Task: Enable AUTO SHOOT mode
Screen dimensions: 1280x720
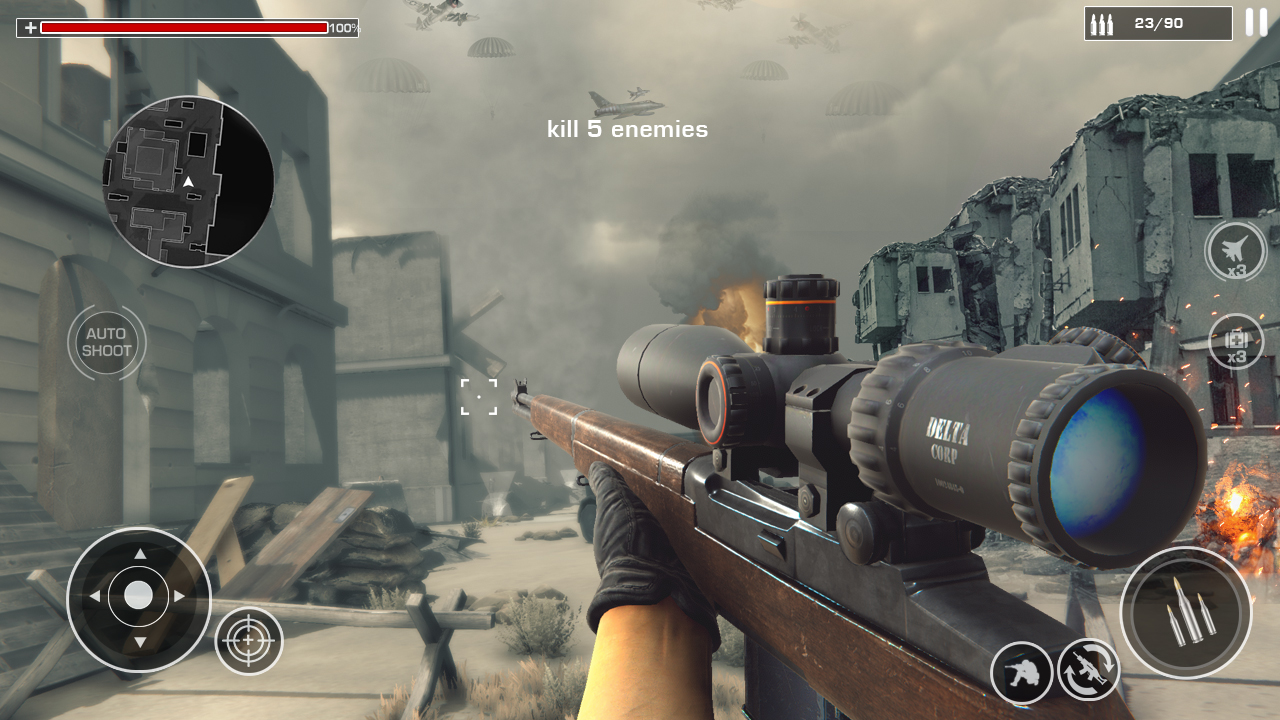Action: coord(107,343)
